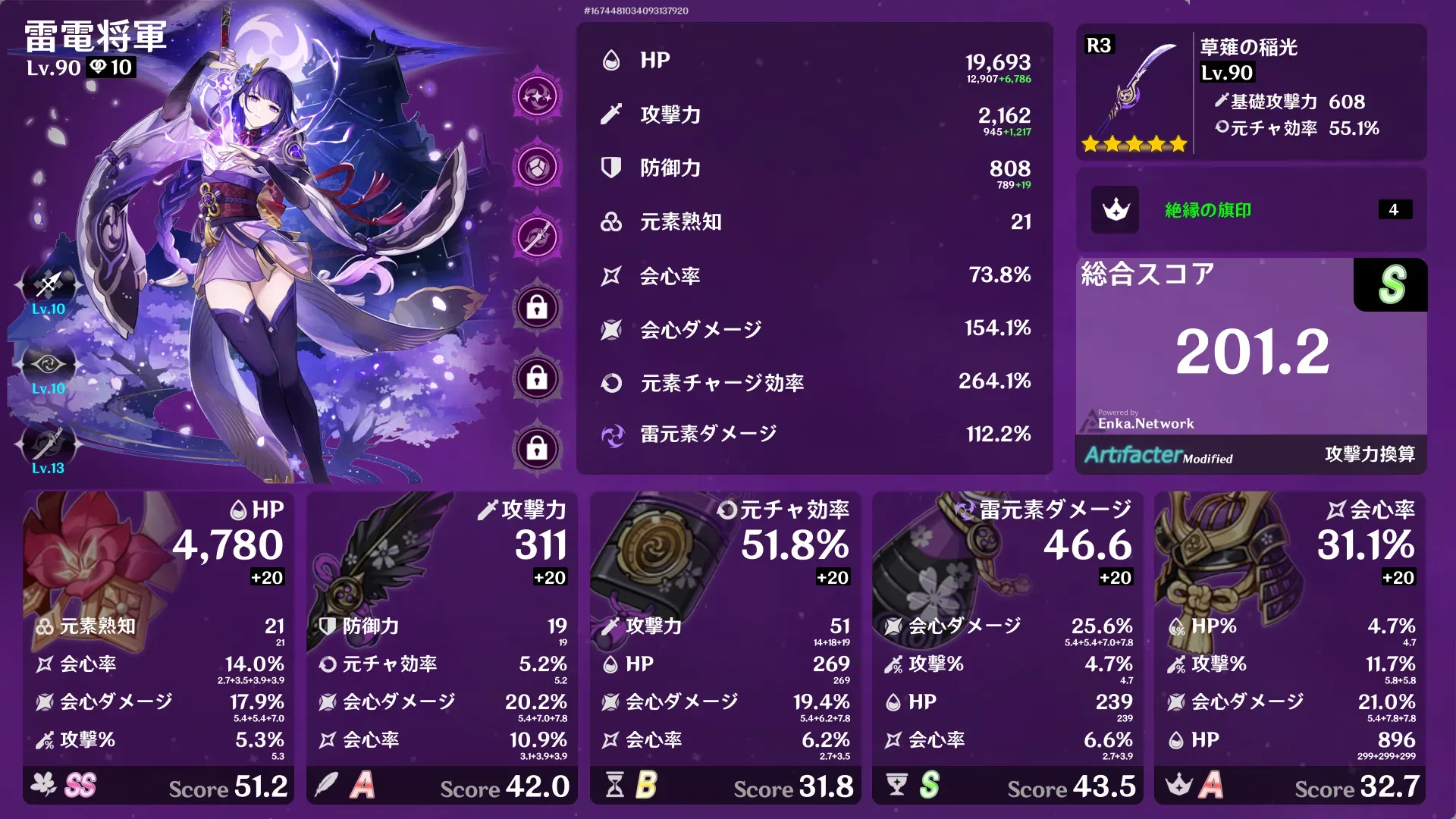Open the second constellation shield node
The image size is (1456, 819).
pos(537,165)
